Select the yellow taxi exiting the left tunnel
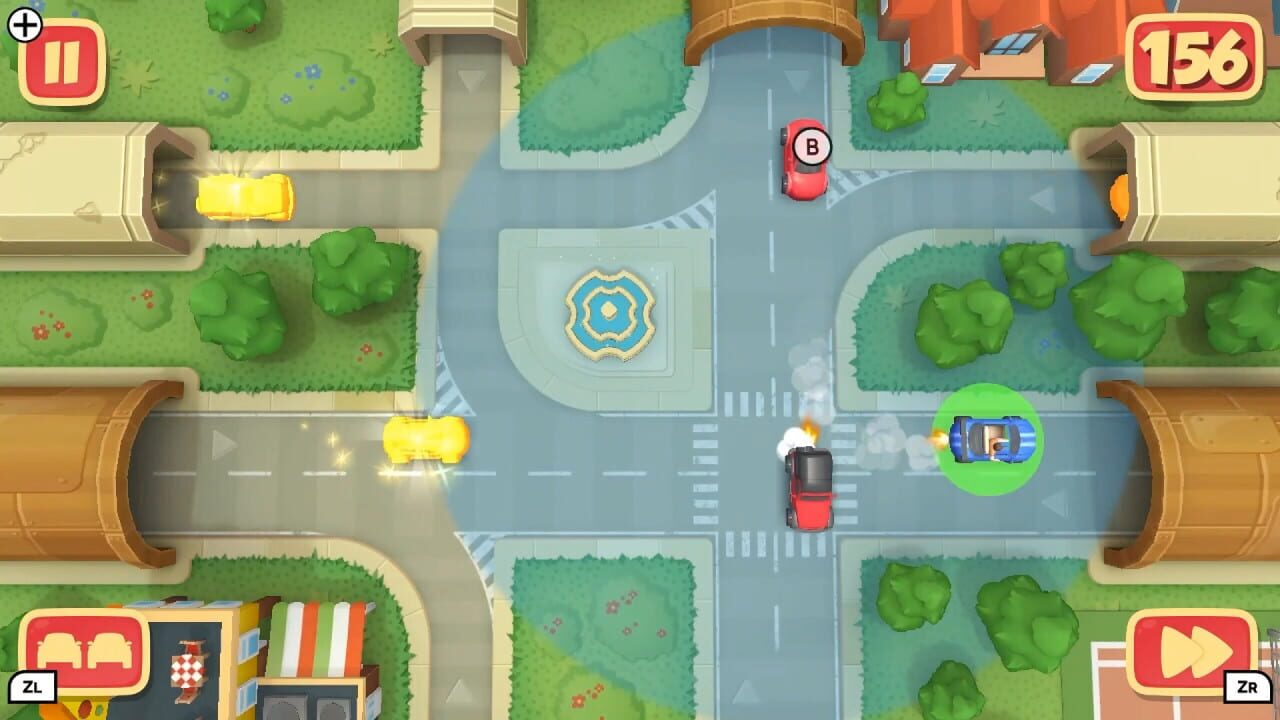 [245, 198]
